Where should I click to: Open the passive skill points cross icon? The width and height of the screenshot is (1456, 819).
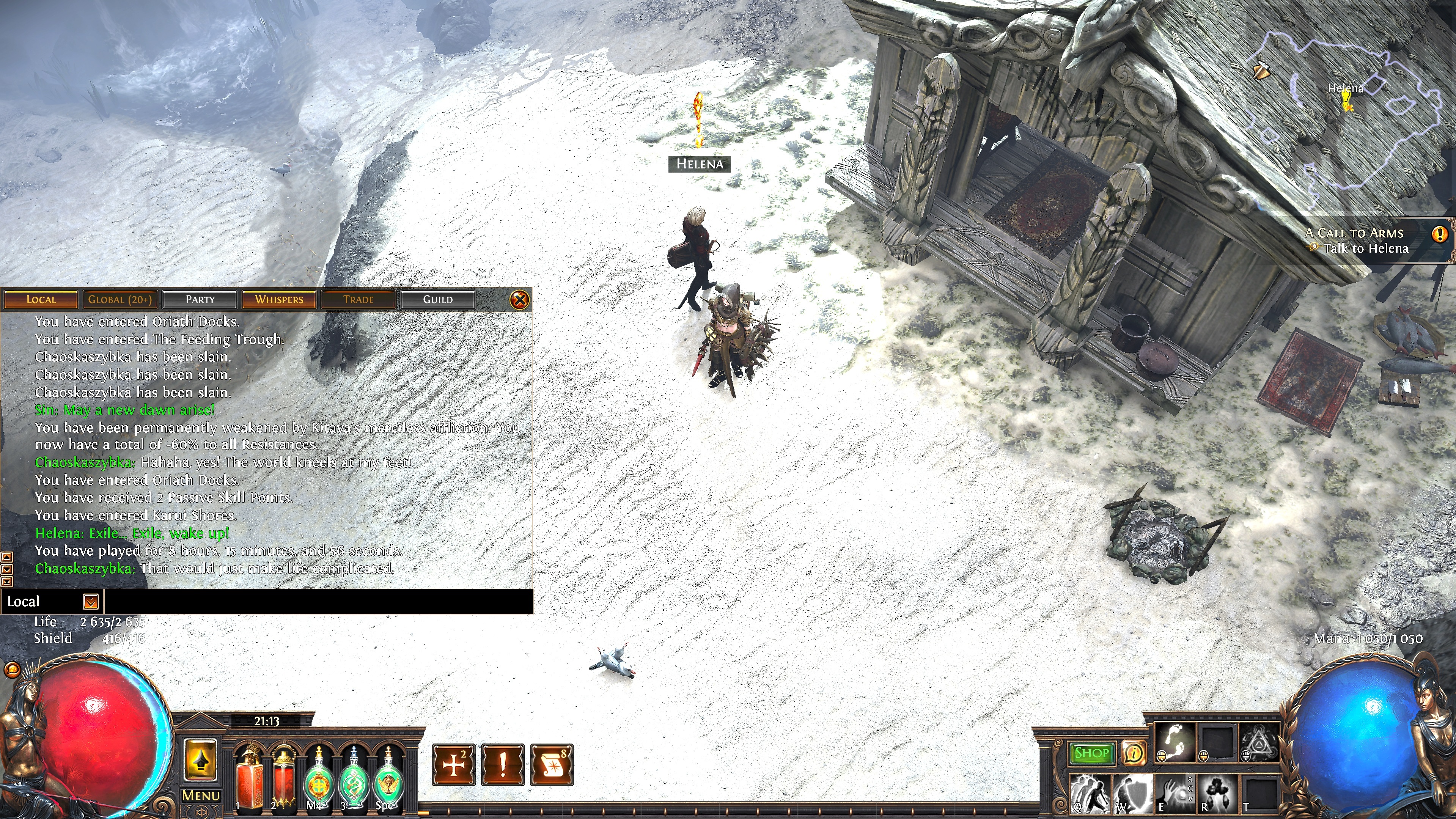pos(453,765)
